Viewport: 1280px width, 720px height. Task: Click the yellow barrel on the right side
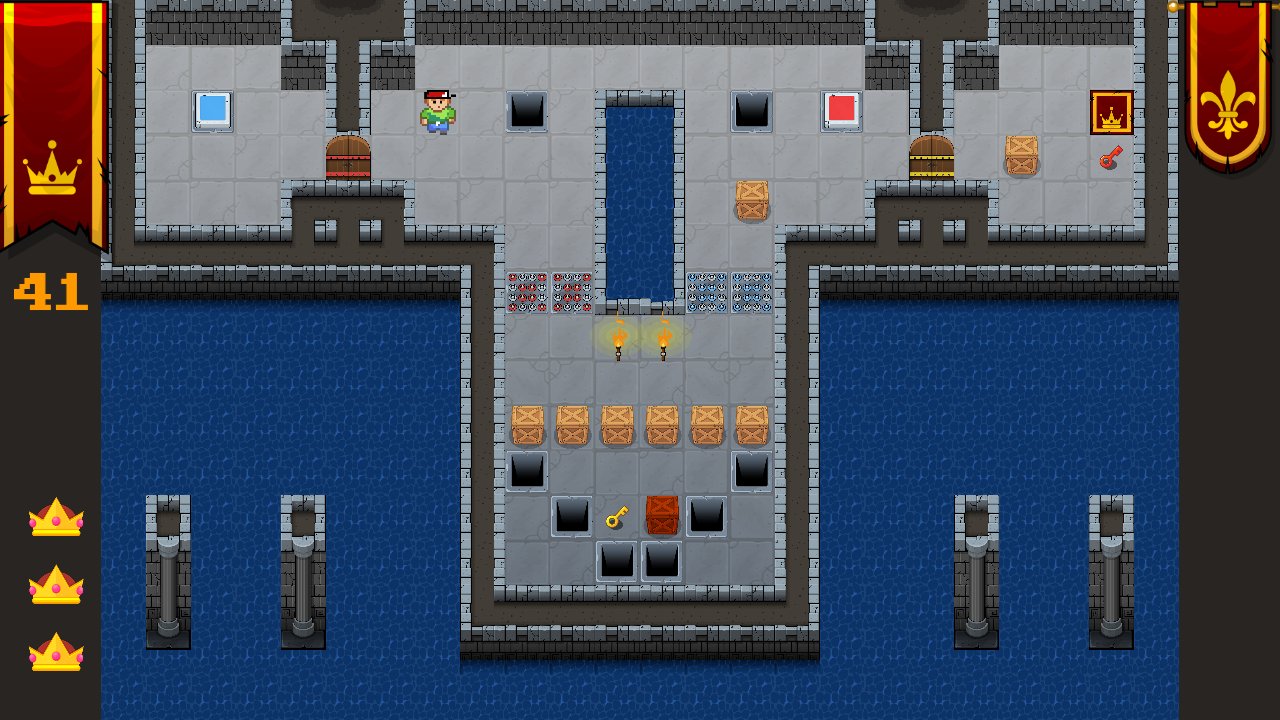[930, 158]
